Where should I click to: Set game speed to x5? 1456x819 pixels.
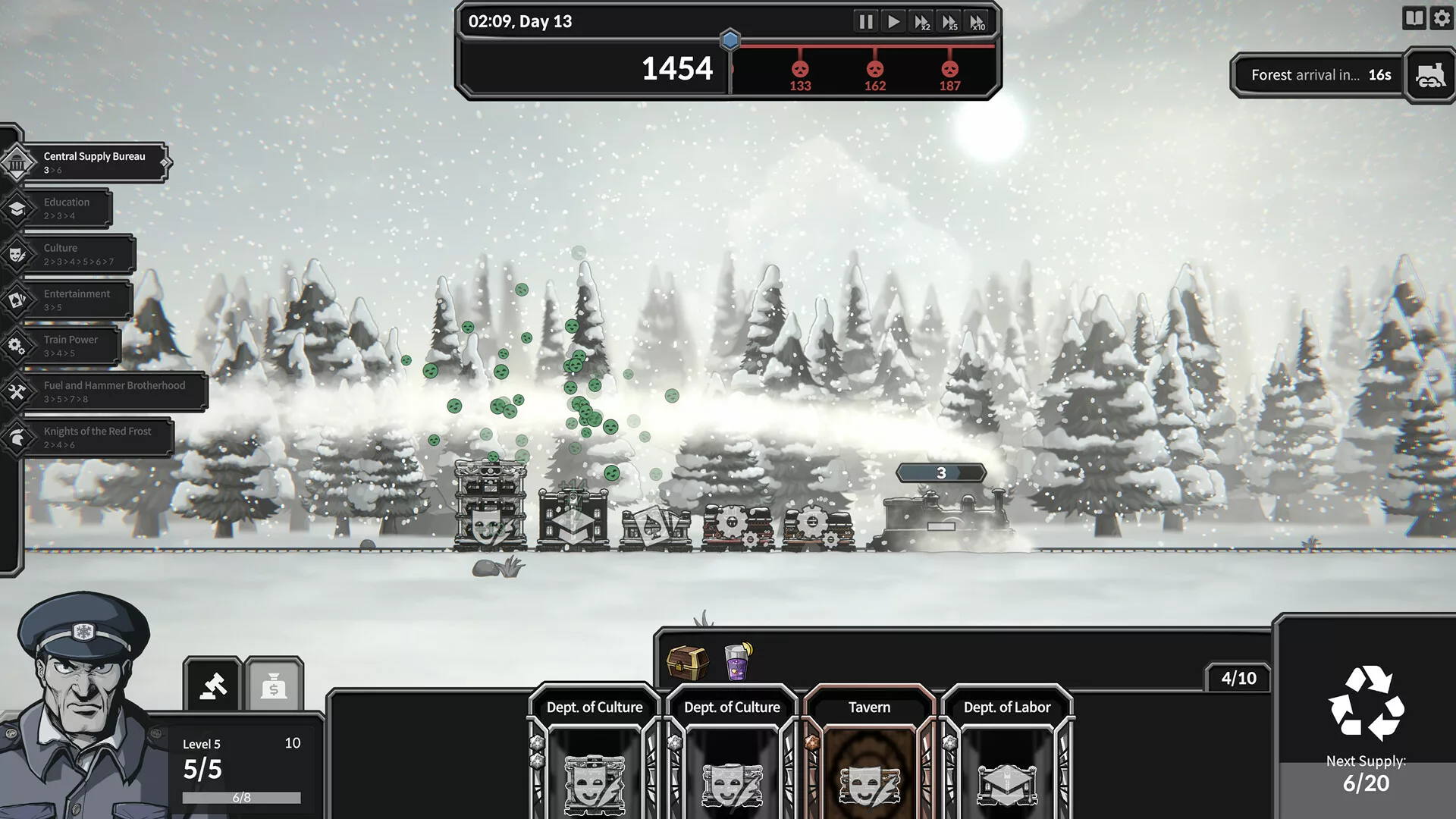click(x=949, y=22)
